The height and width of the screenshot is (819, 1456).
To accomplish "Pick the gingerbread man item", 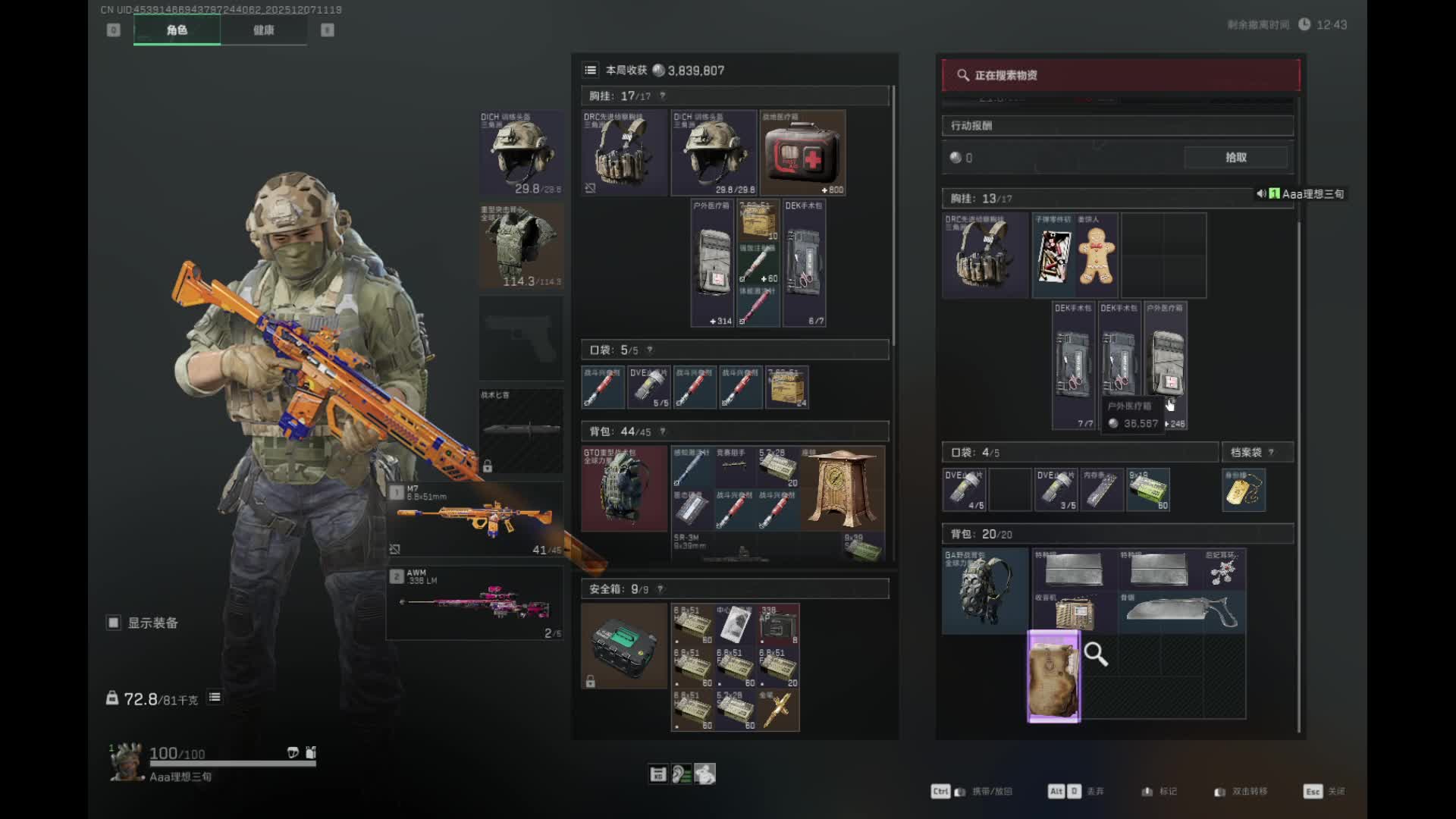I will tap(1097, 256).
